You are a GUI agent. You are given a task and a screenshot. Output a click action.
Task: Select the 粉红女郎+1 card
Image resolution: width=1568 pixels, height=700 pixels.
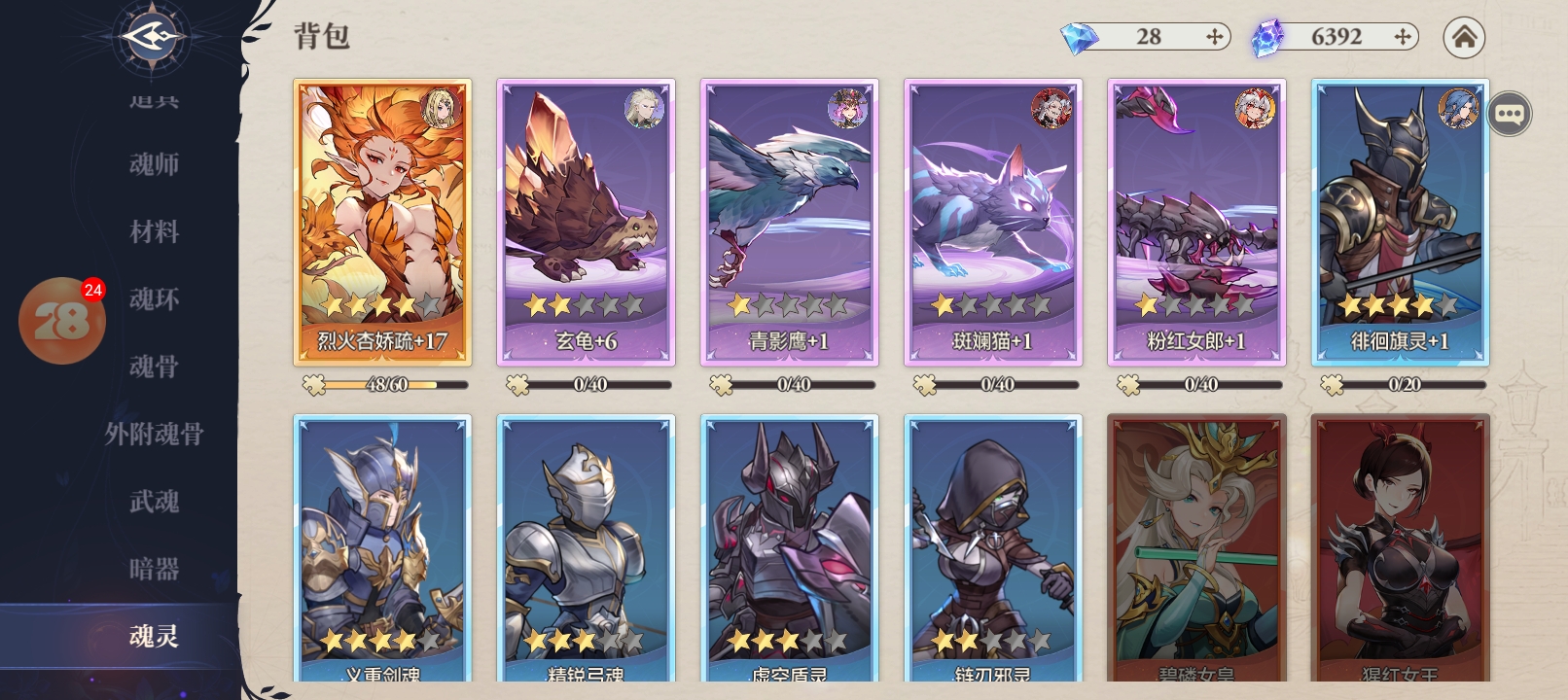click(x=1196, y=223)
